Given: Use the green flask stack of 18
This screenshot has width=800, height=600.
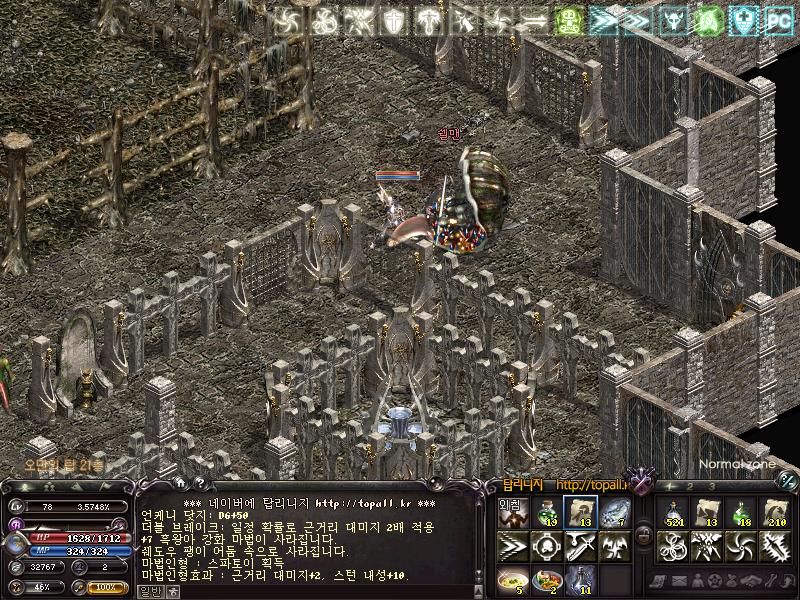Looking at the screenshot, I should pos(741,513).
